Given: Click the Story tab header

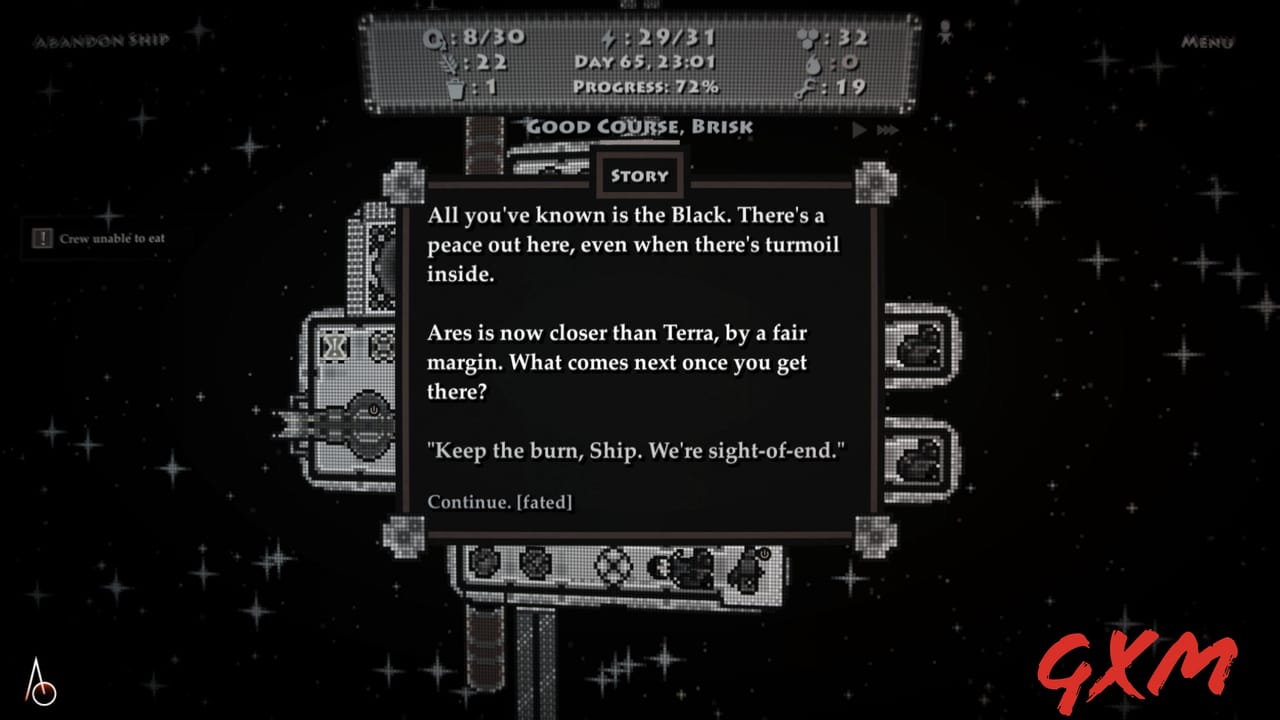Looking at the screenshot, I should pyautogui.click(x=640, y=176).
